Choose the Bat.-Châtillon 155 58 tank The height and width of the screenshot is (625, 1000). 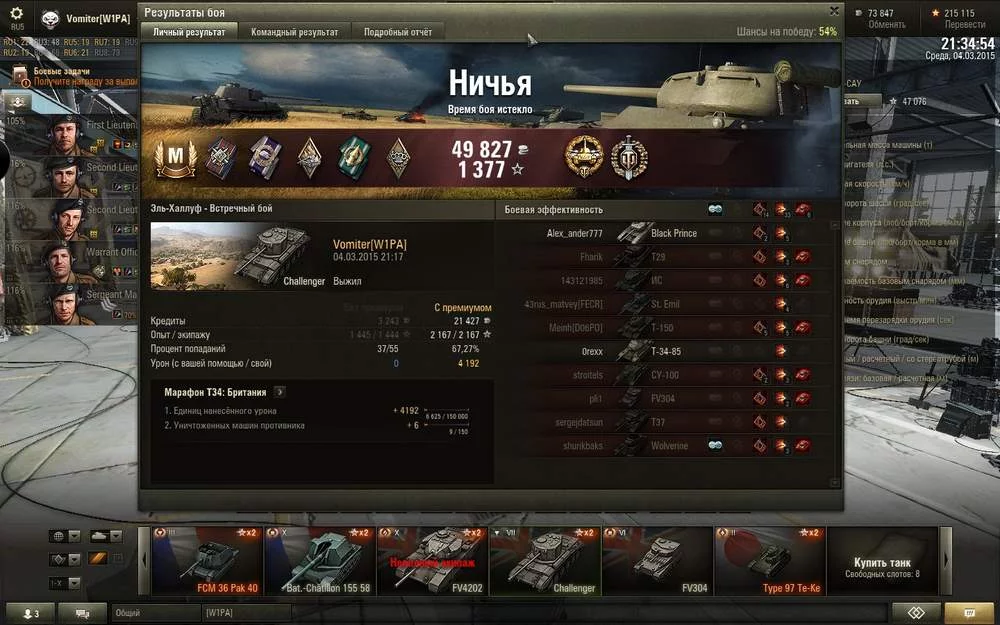(x=320, y=561)
